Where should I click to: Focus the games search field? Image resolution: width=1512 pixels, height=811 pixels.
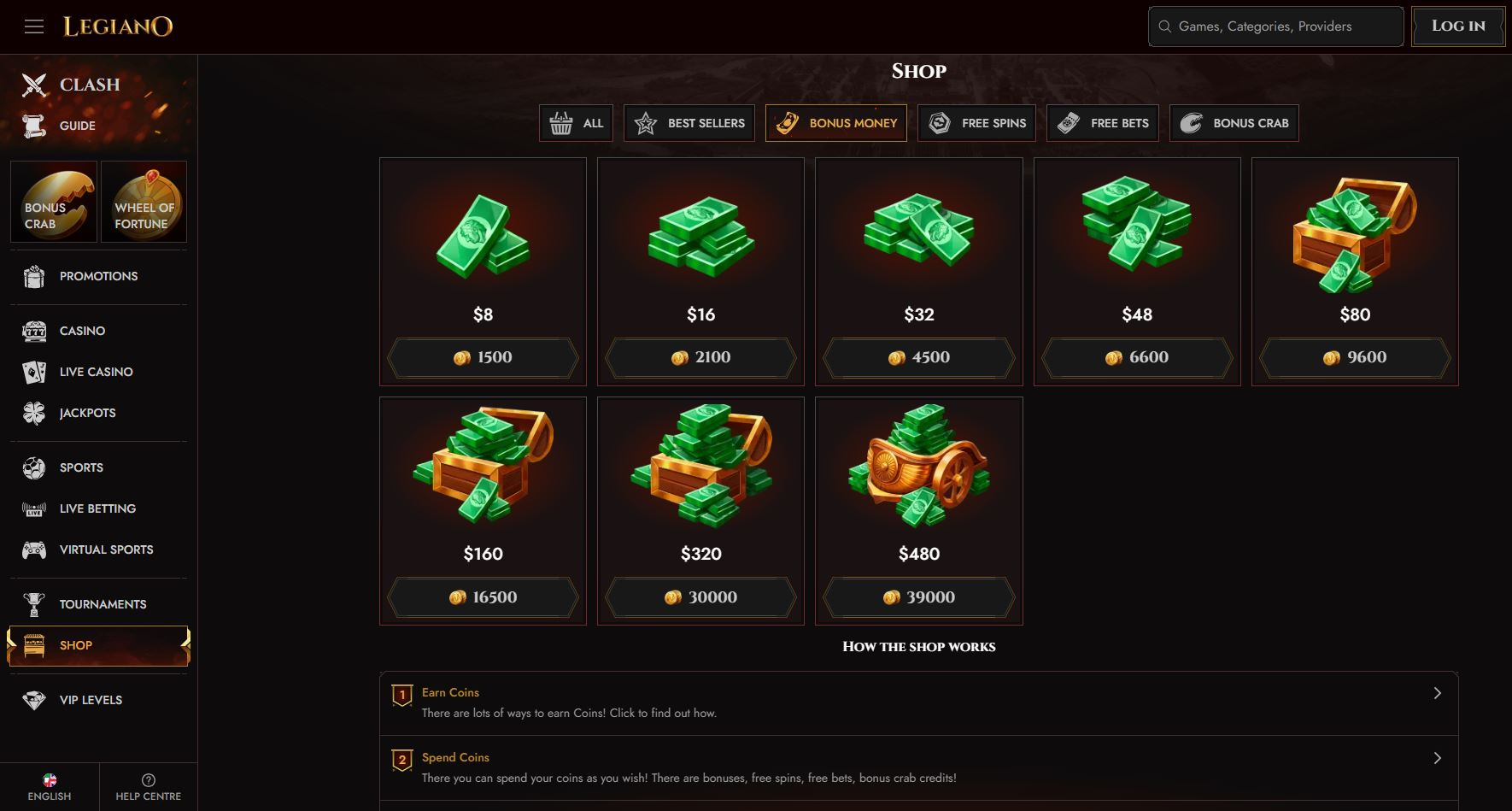click(1276, 26)
